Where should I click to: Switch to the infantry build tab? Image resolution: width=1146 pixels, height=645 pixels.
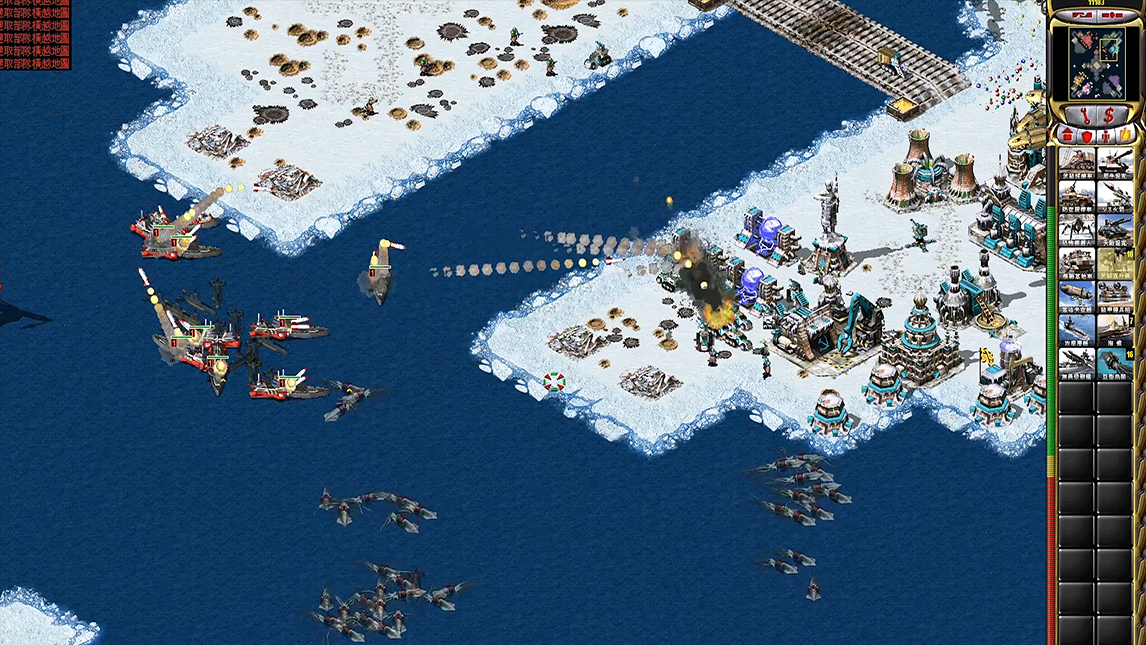point(1106,135)
